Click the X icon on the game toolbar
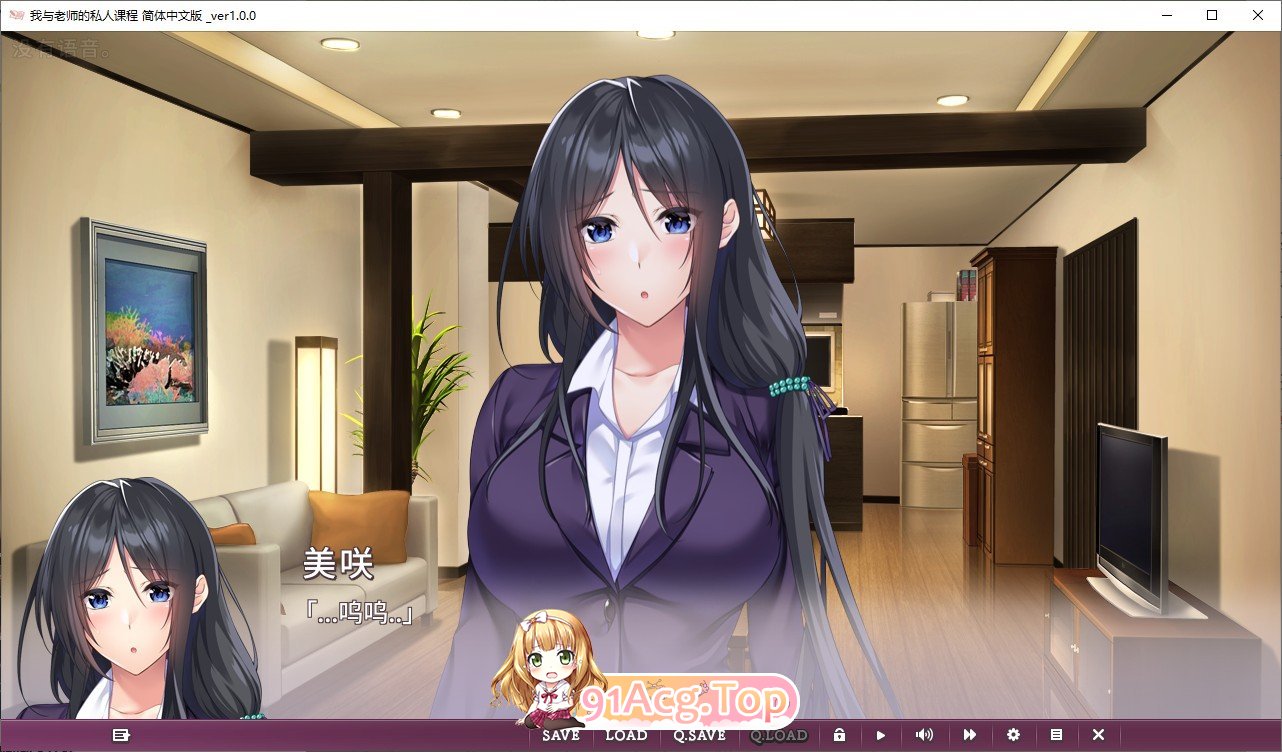Viewport: 1282px width, 752px height. click(x=1098, y=734)
